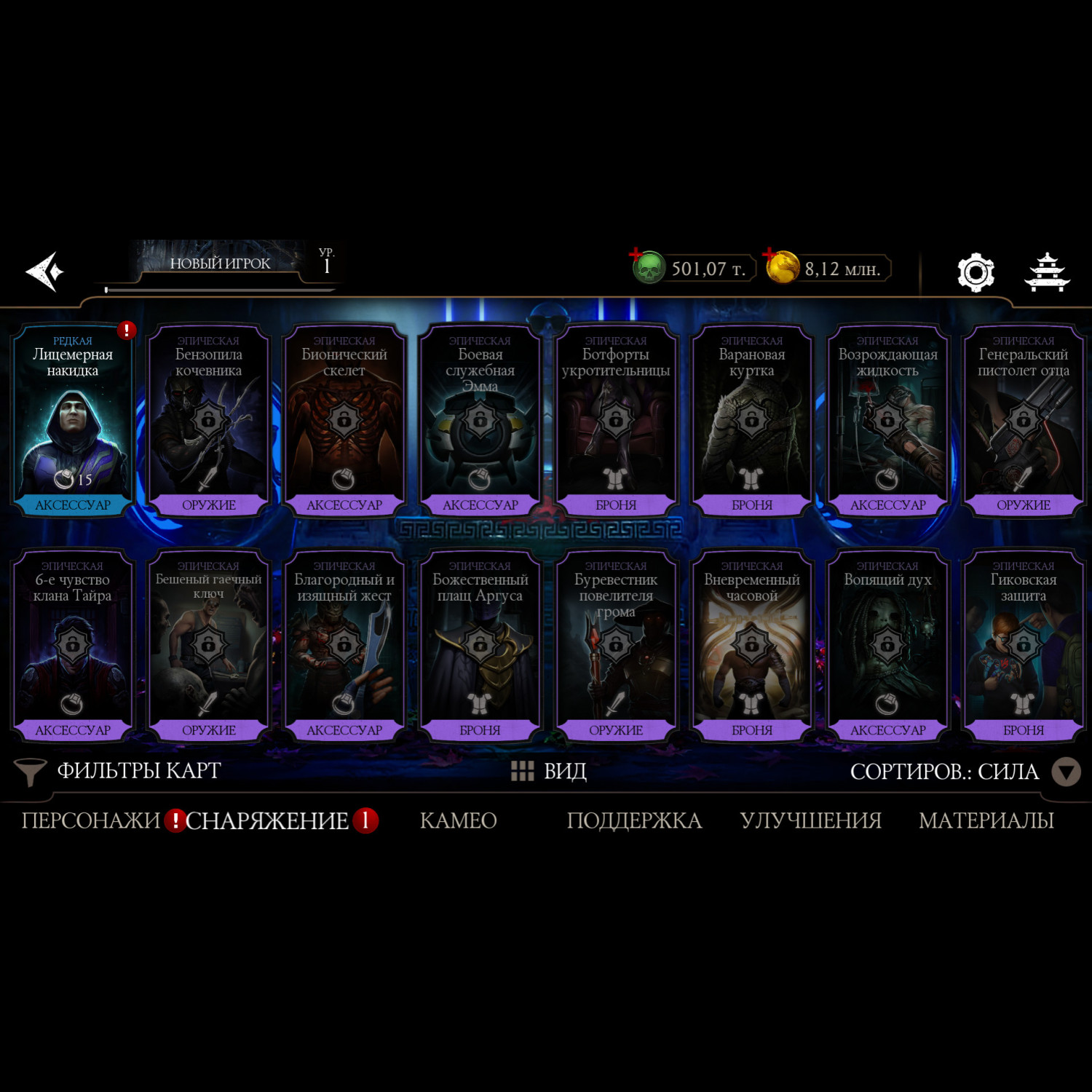The image size is (1092, 1092).
Task: Switch to the Персонажи tab
Action: [x=90, y=820]
